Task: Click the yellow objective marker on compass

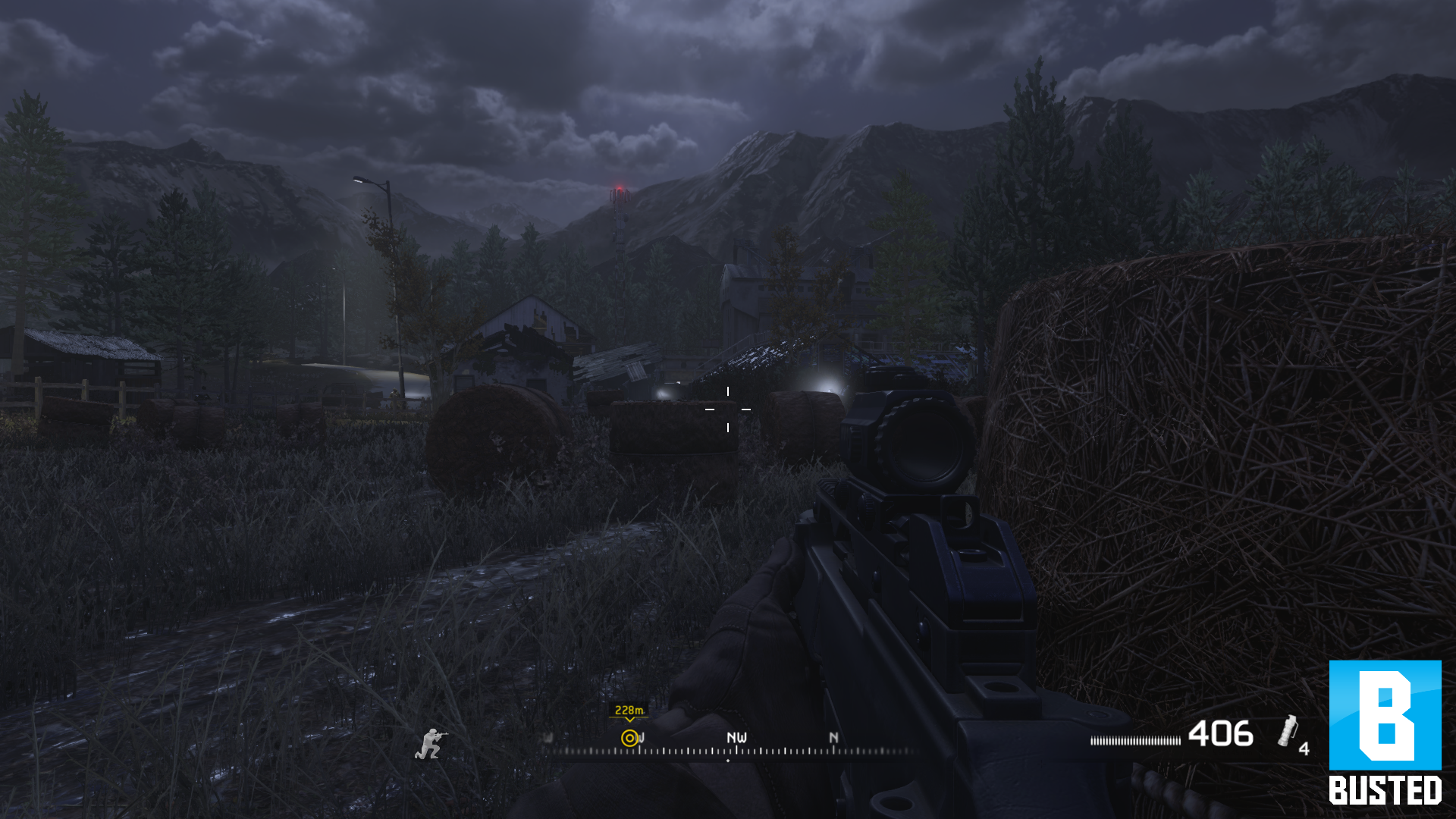Action: click(x=629, y=738)
